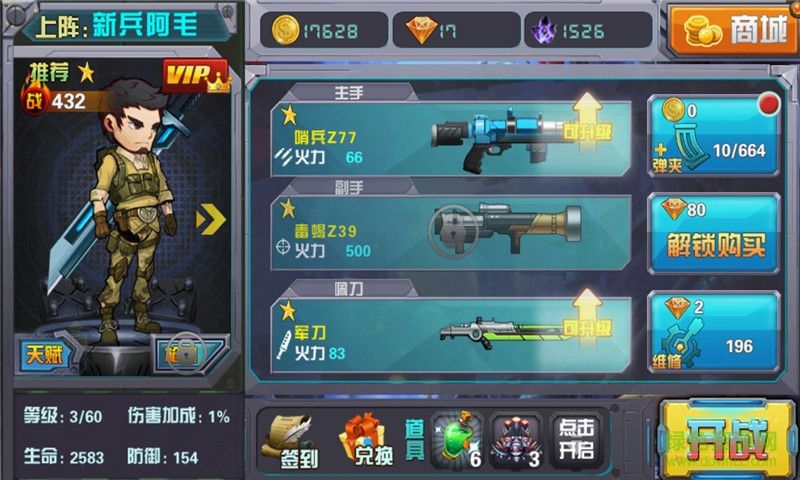The image size is (800, 480).
Task: Select the 毒蝎Z39 secondary weapon slot
Action: pyautogui.click(x=440, y=233)
